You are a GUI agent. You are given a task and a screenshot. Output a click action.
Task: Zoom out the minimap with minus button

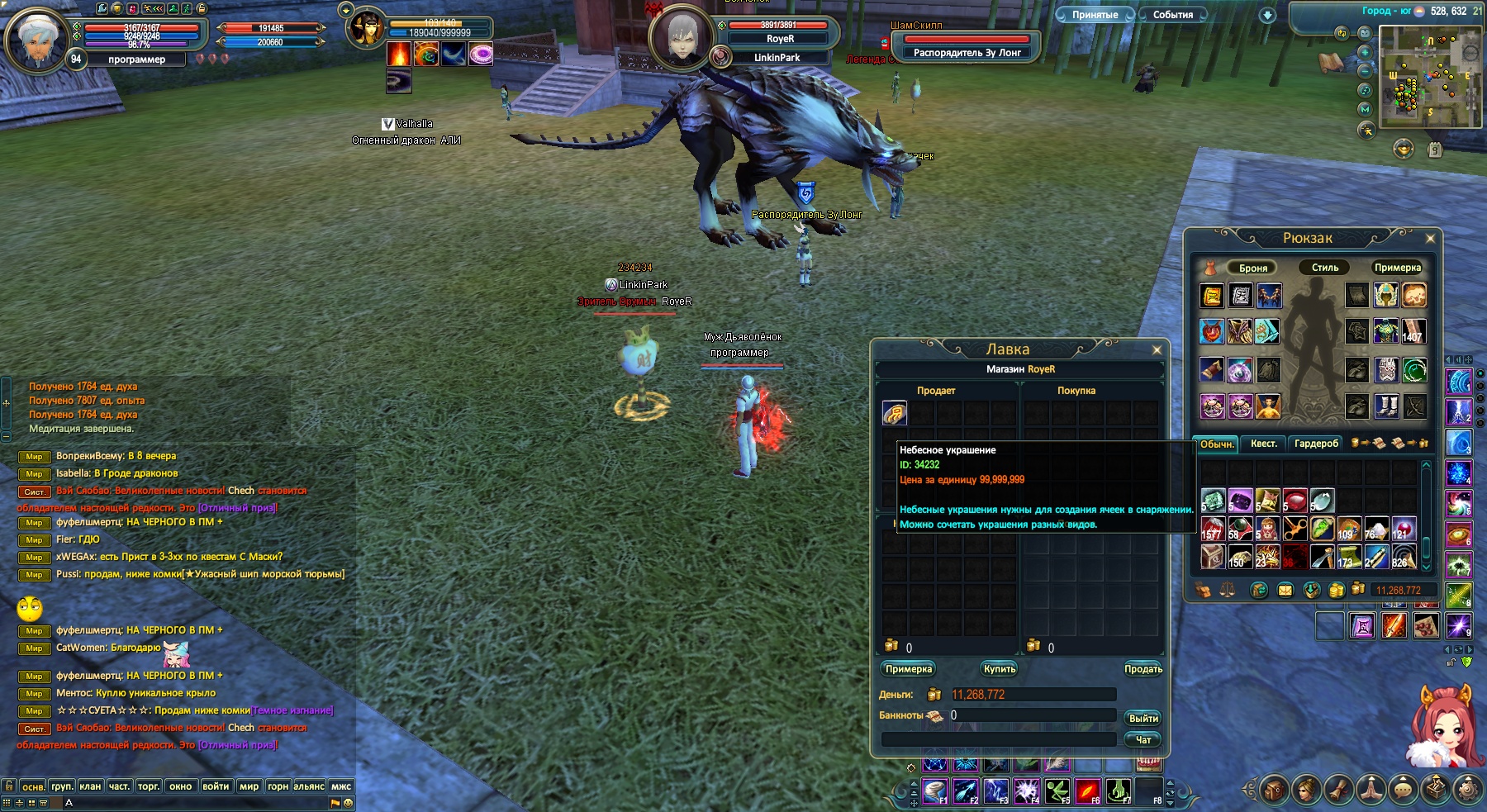[1365, 71]
